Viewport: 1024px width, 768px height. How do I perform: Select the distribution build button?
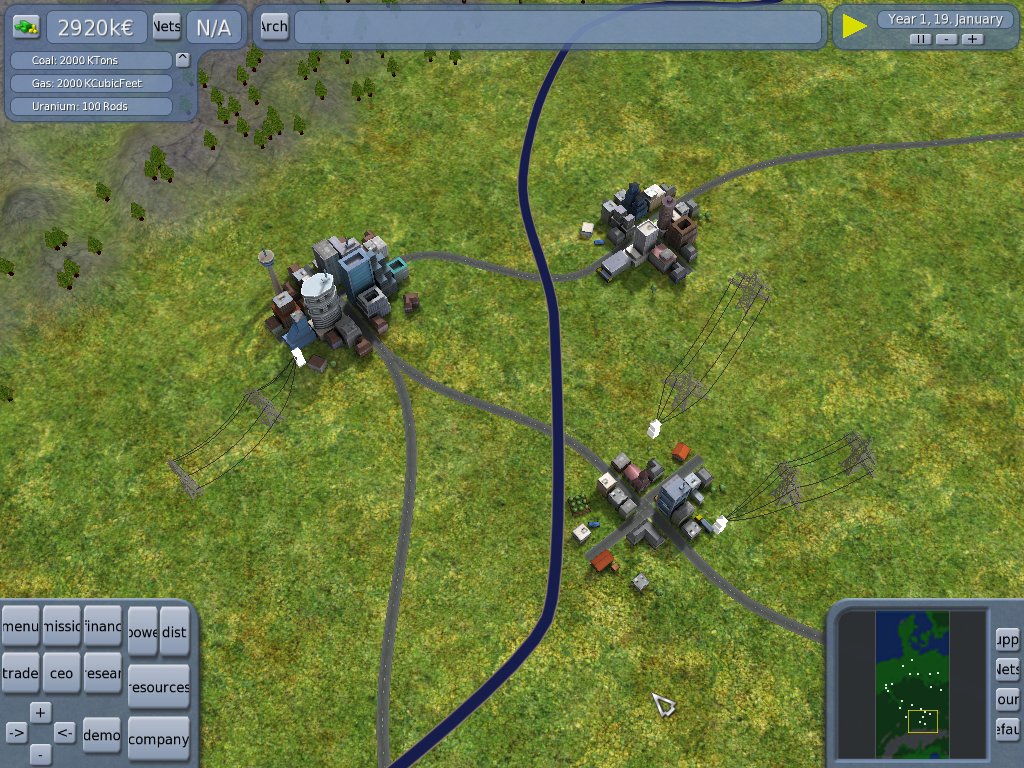coord(174,632)
